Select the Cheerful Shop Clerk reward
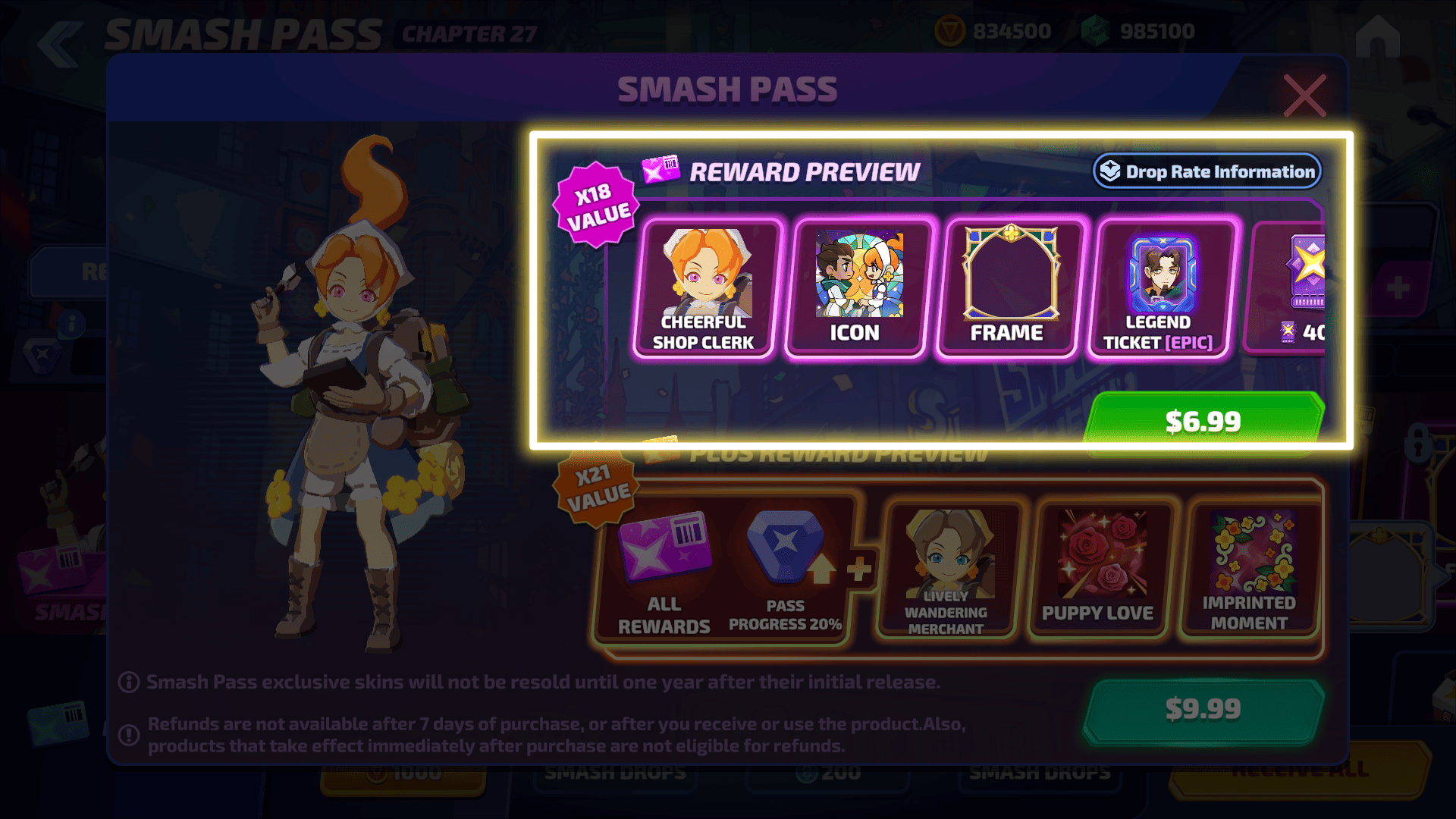The height and width of the screenshot is (819, 1456). tap(704, 289)
